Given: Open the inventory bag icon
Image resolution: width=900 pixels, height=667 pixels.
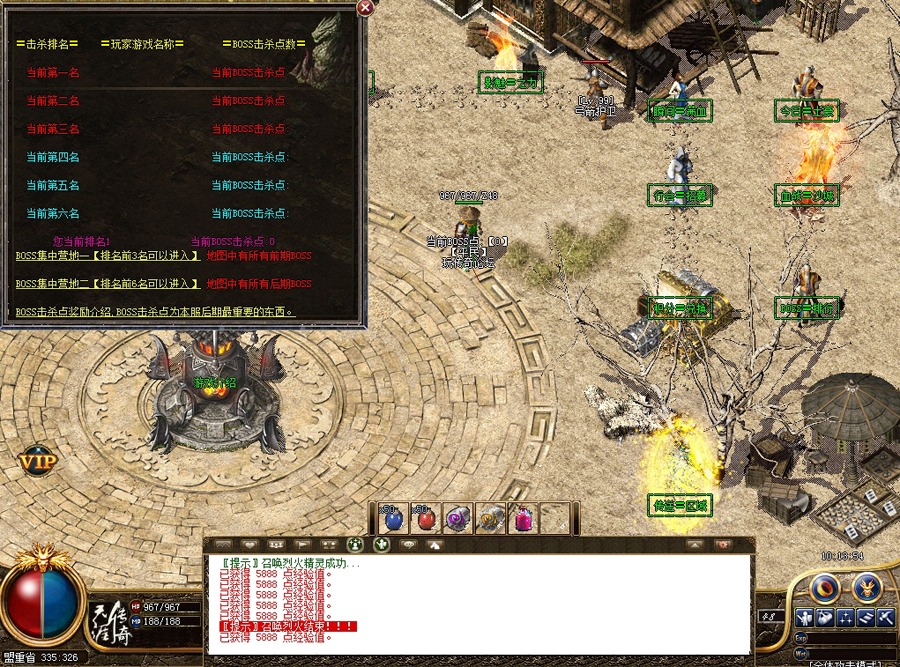Looking at the screenshot, I should coord(824,617).
